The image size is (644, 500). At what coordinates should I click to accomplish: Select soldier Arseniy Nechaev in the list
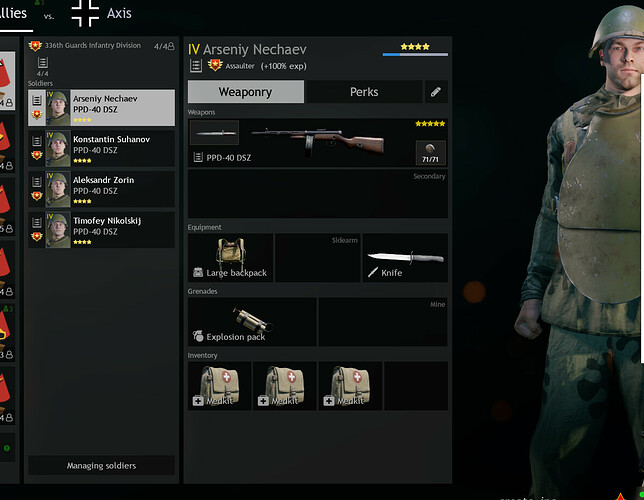101,107
